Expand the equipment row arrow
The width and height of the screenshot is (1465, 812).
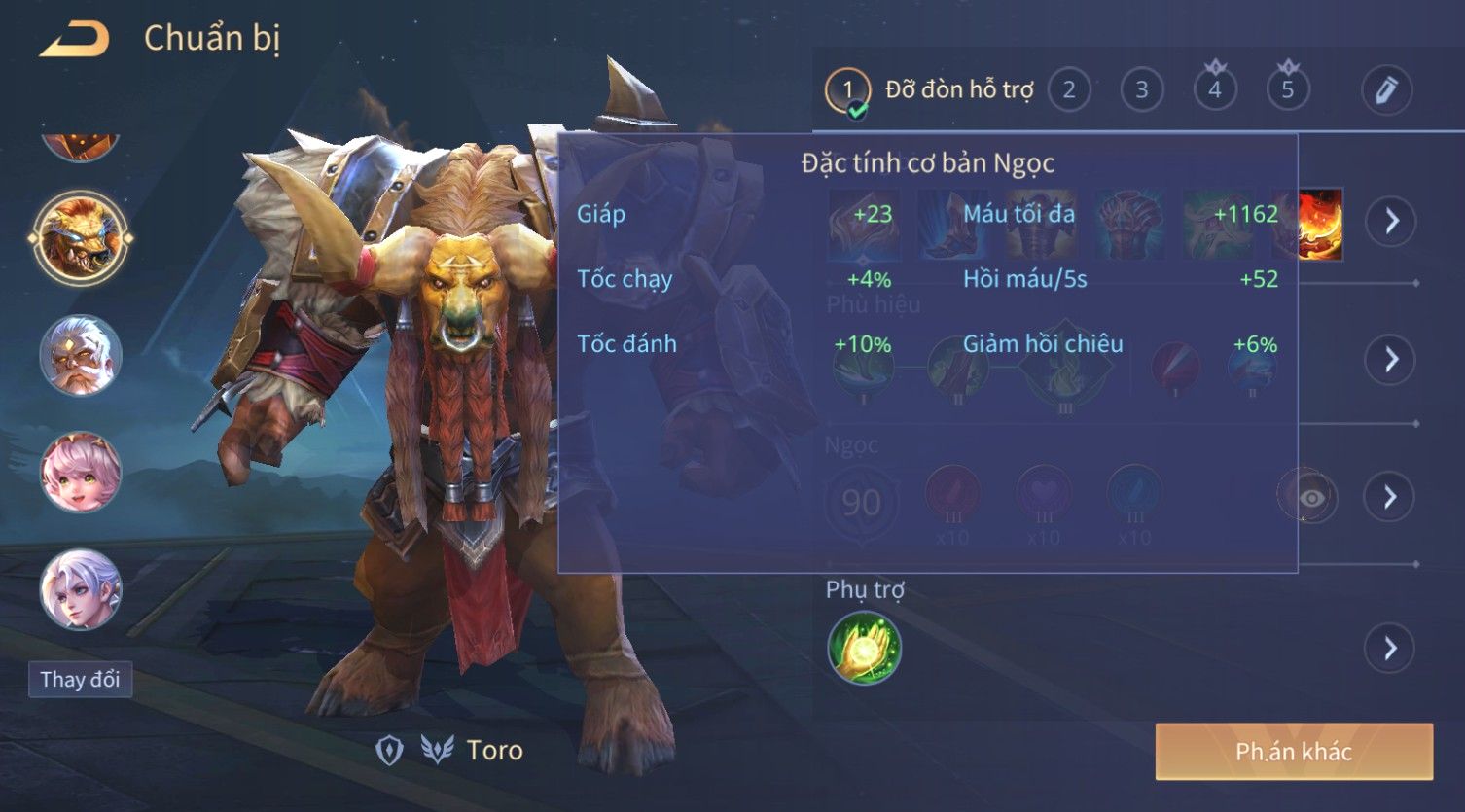click(1391, 222)
